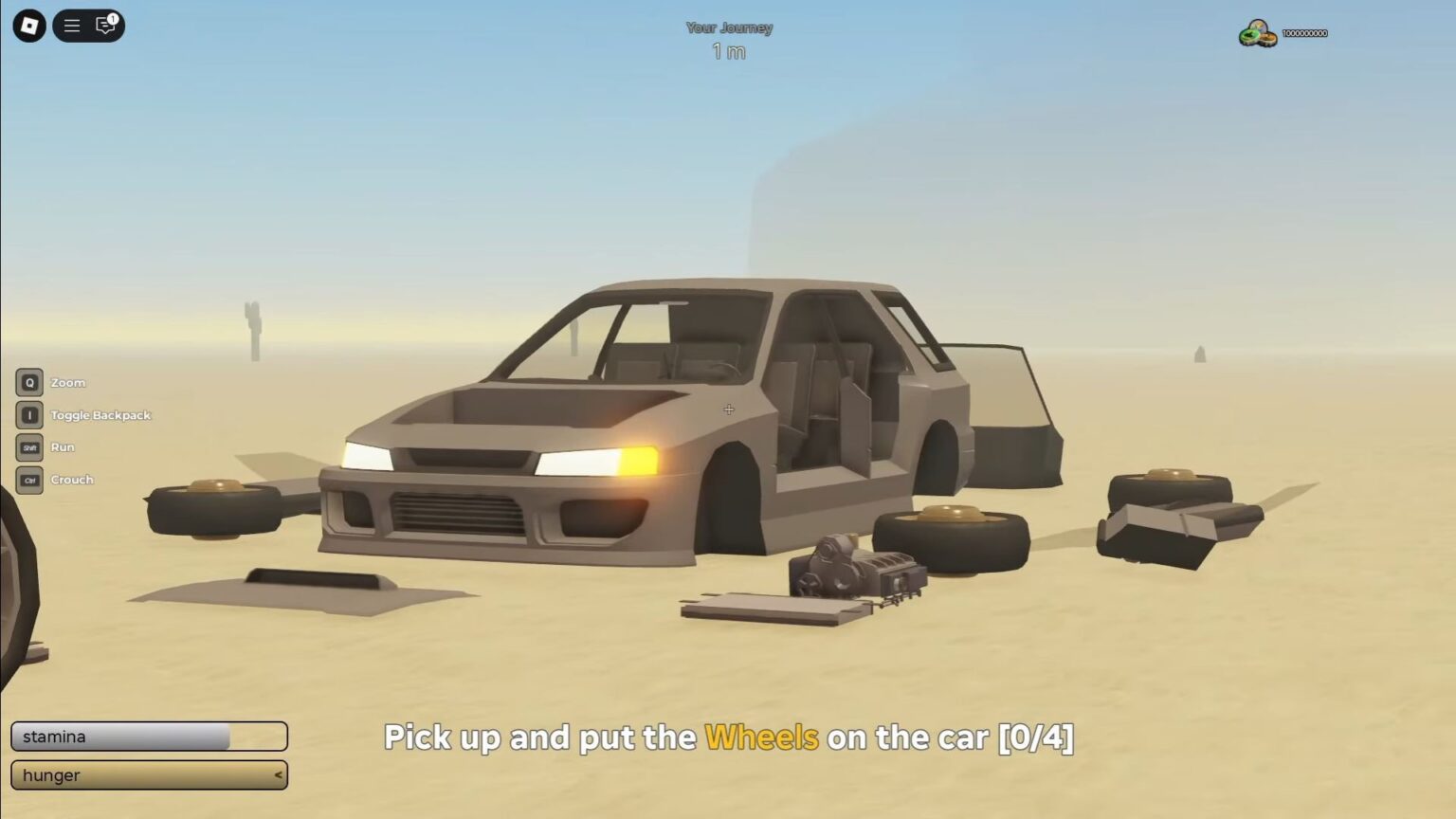Click the Shift Run keybind icon
The width and height of the screenshot is (1456, 819).
point(28,446)
